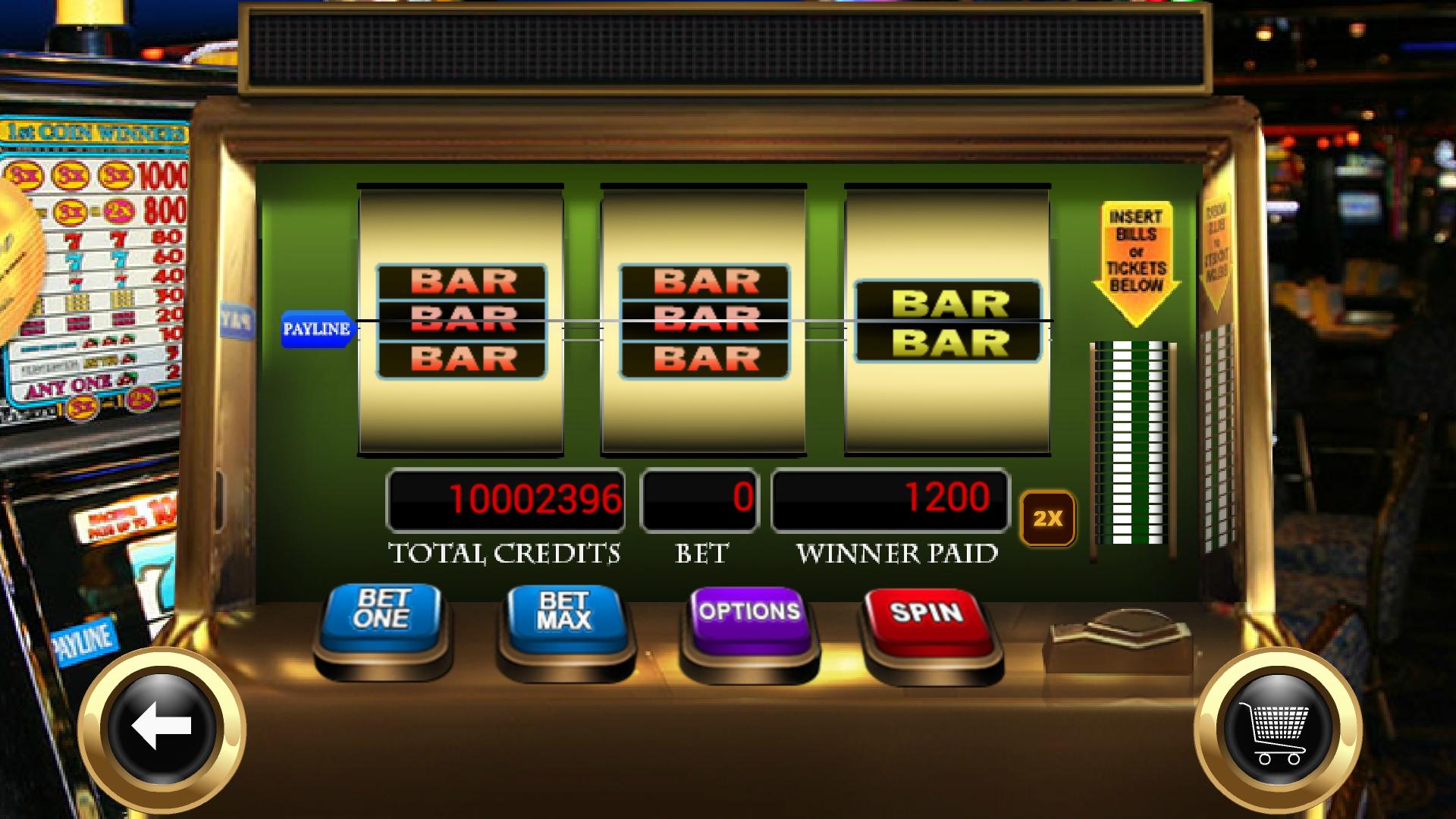Click the 2X multiplier badge
The width and height of the screenshot is (1456, 819).
pos(1047,517)
